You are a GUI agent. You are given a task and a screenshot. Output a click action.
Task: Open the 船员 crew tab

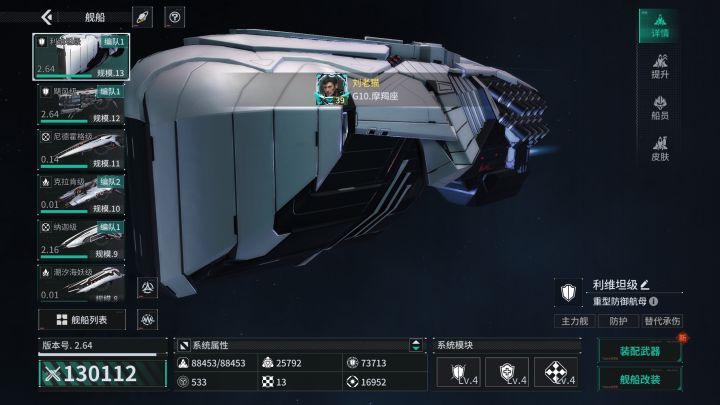[659, 108]
